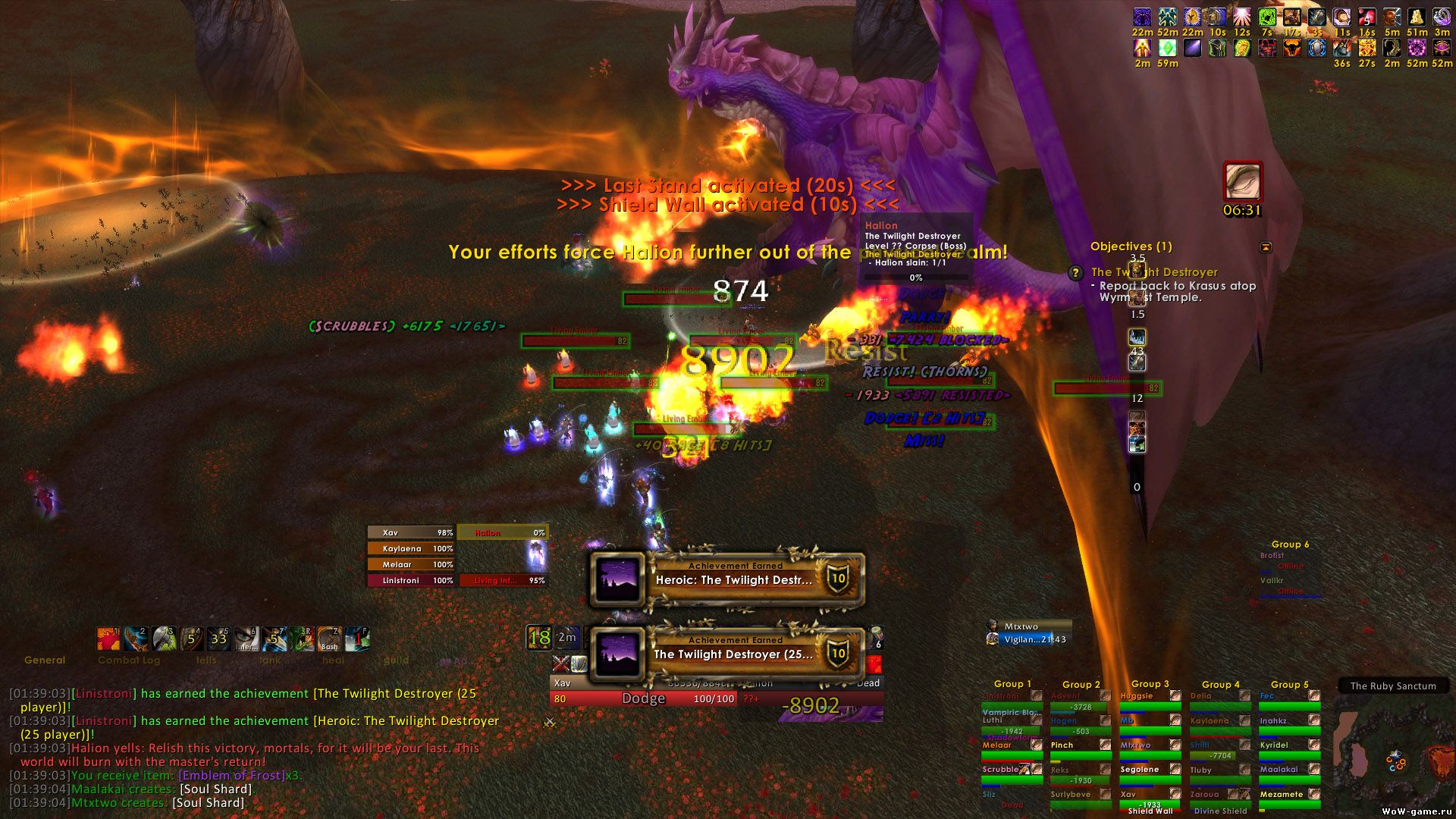Click the Heroic: The Twilight Destroyer achievement alert

click(728, 579)
